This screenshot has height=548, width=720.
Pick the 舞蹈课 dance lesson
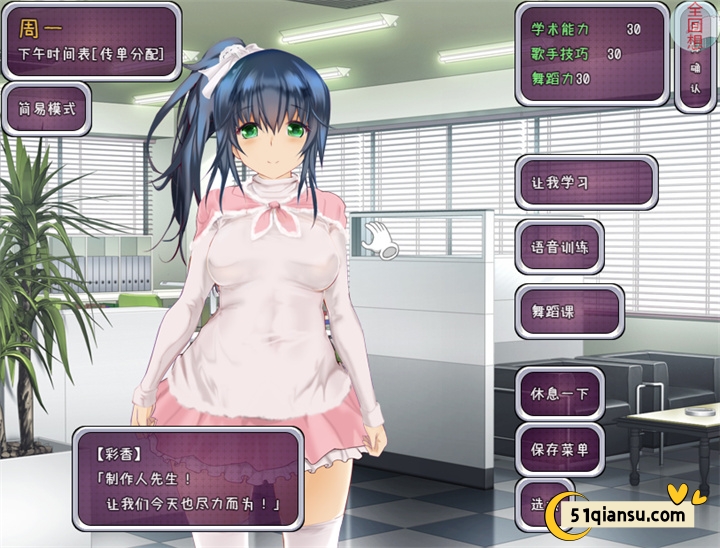coord(569,312)
